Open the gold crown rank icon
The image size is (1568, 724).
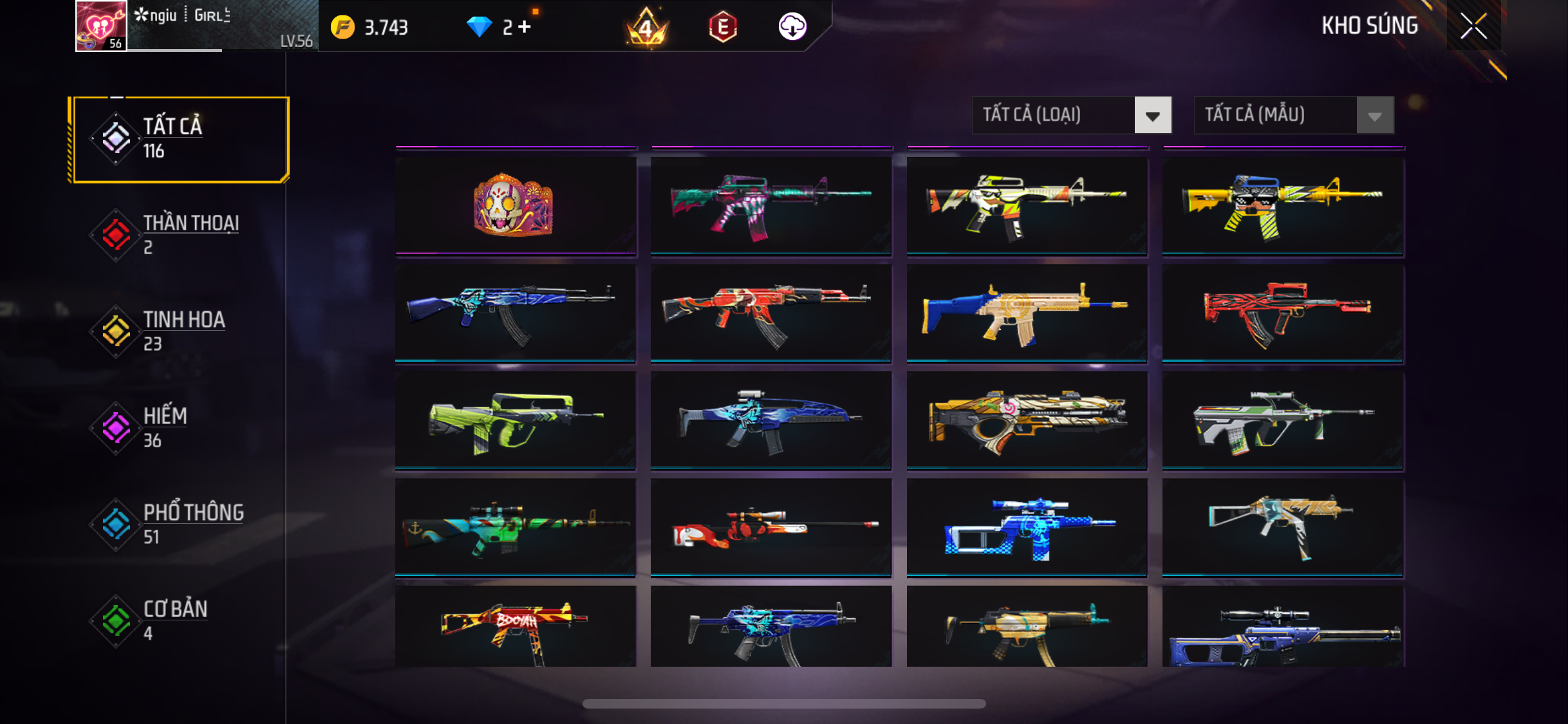tap(647, 27)
